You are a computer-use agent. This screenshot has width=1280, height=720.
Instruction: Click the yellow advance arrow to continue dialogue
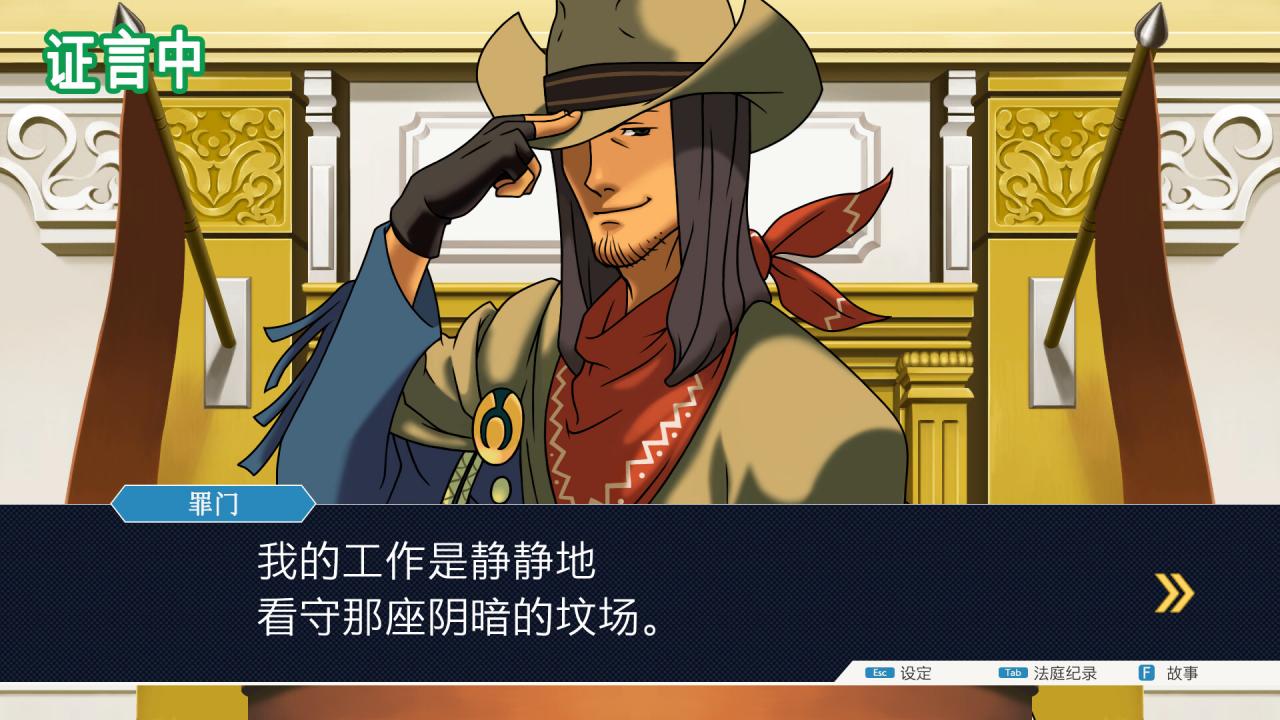[1171, 592]
